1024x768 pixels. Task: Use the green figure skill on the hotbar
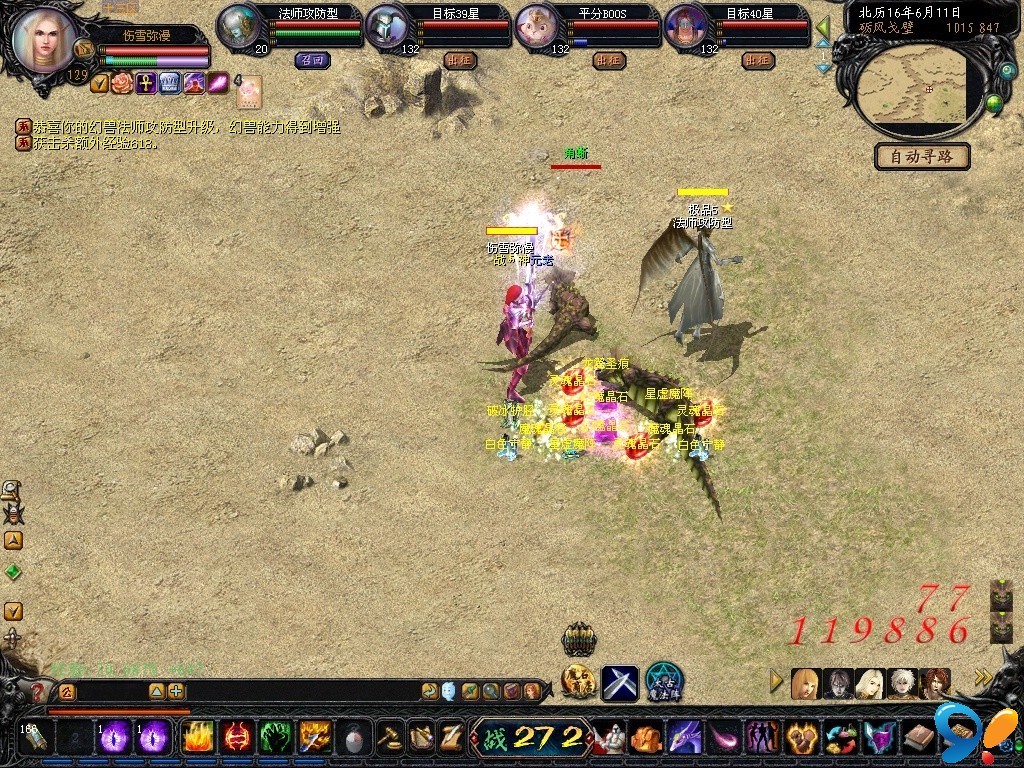[x=275, y=738]
